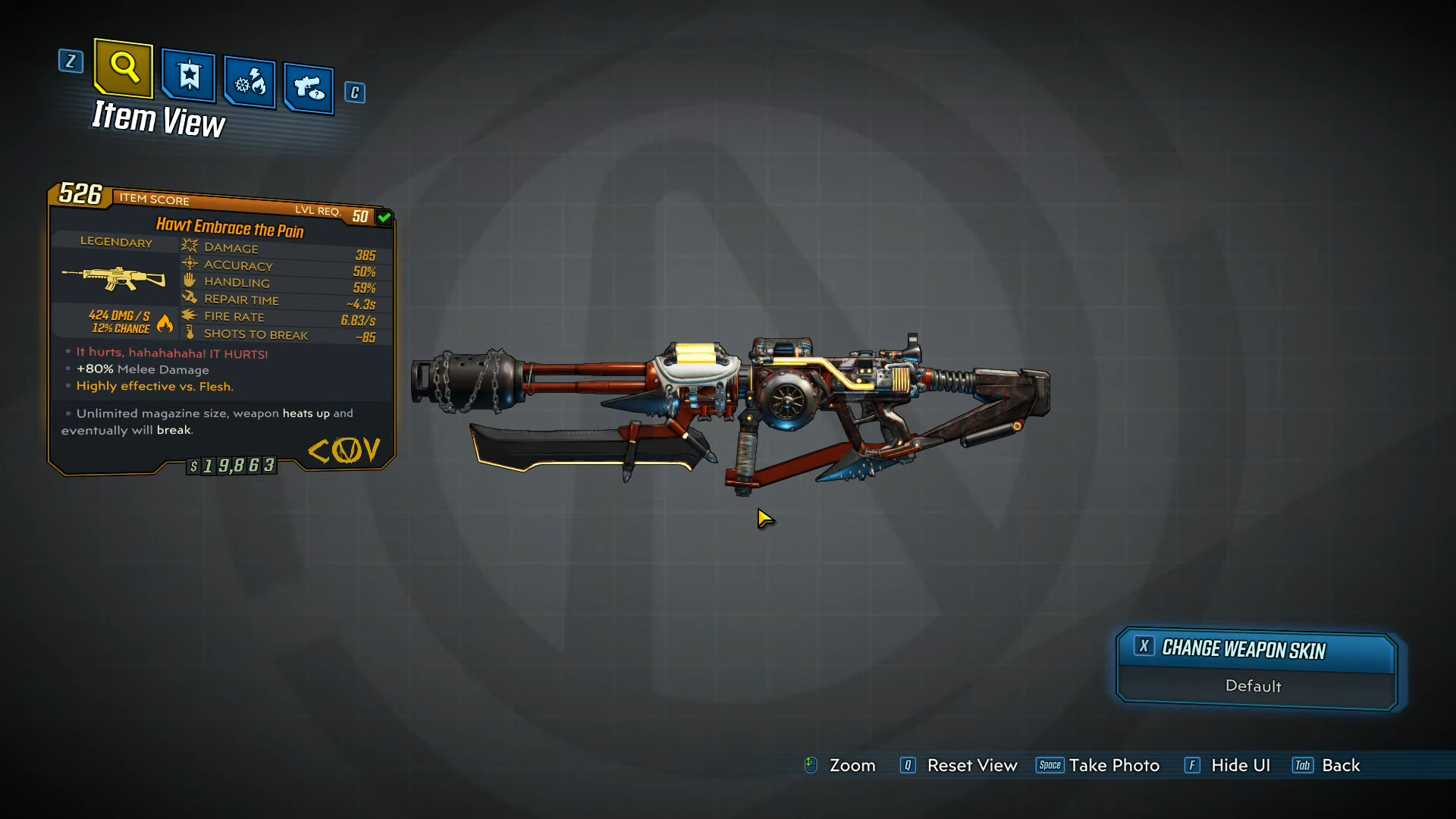This screenshot has width=1456, height=819.
Task: Click Reset View at the bottom bar
Action: coord(972,765)
